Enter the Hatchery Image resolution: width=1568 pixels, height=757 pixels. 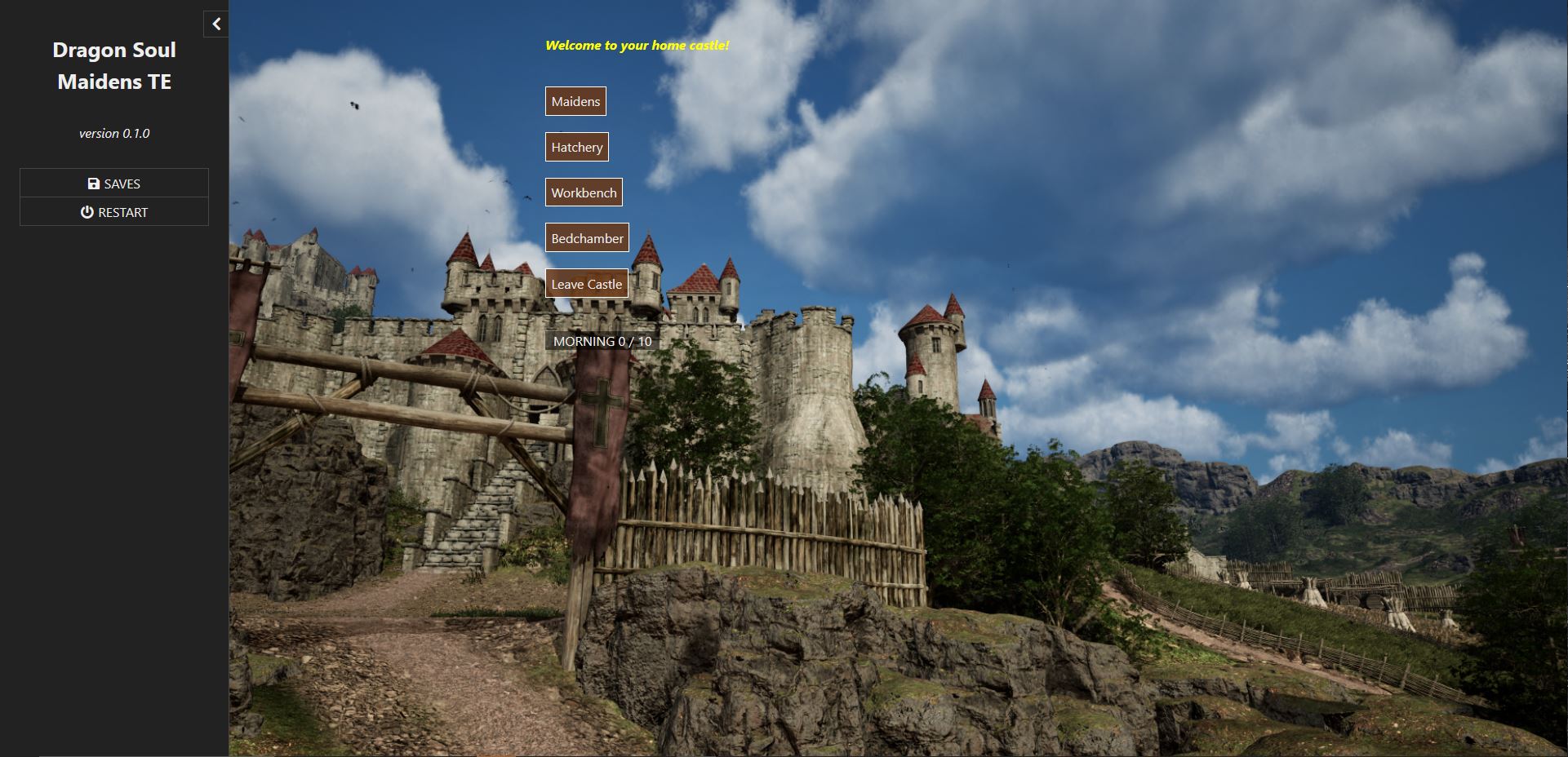click(576, 147)
